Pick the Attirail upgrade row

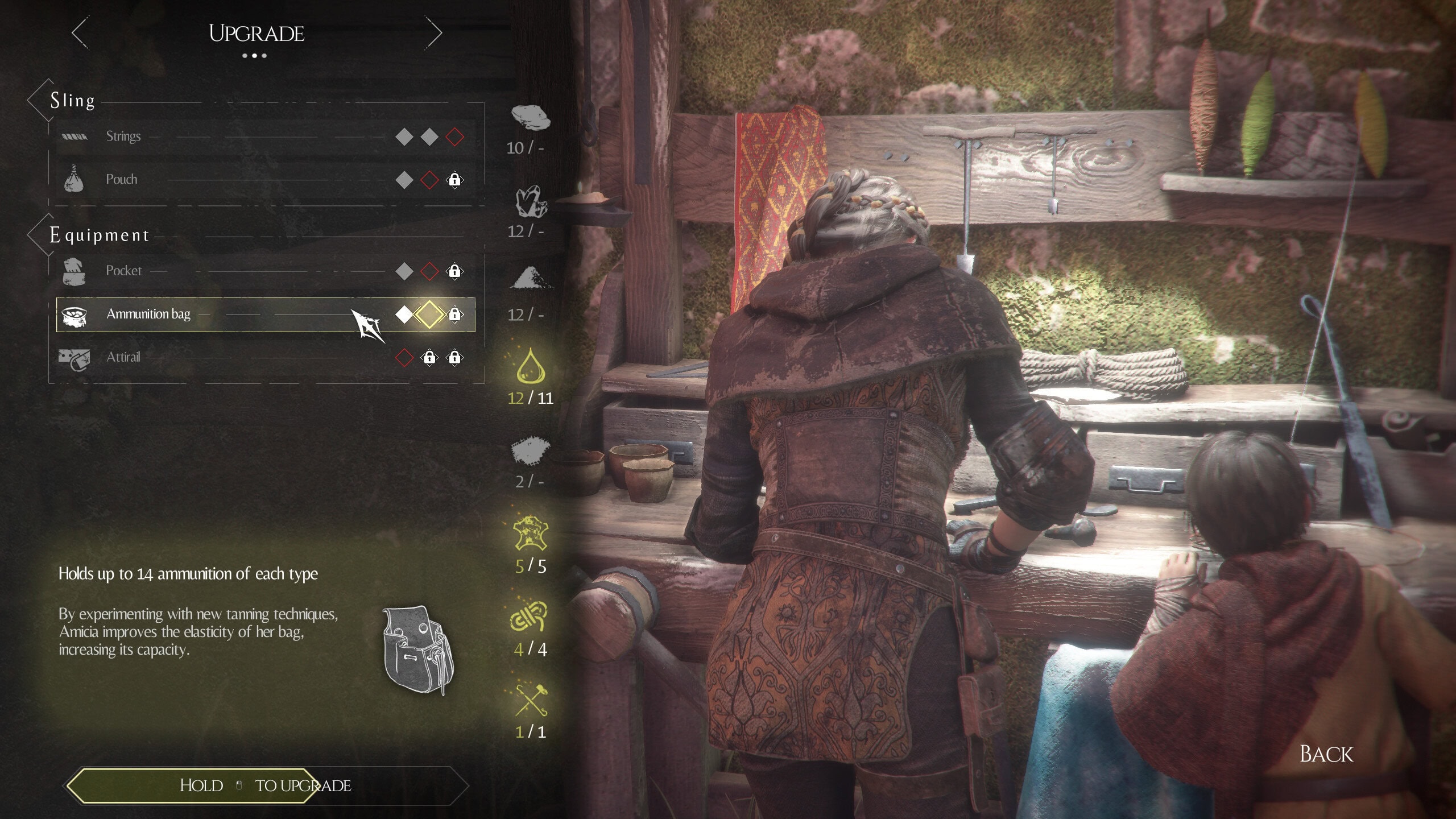pyautogui.click(x=265, y=357)
